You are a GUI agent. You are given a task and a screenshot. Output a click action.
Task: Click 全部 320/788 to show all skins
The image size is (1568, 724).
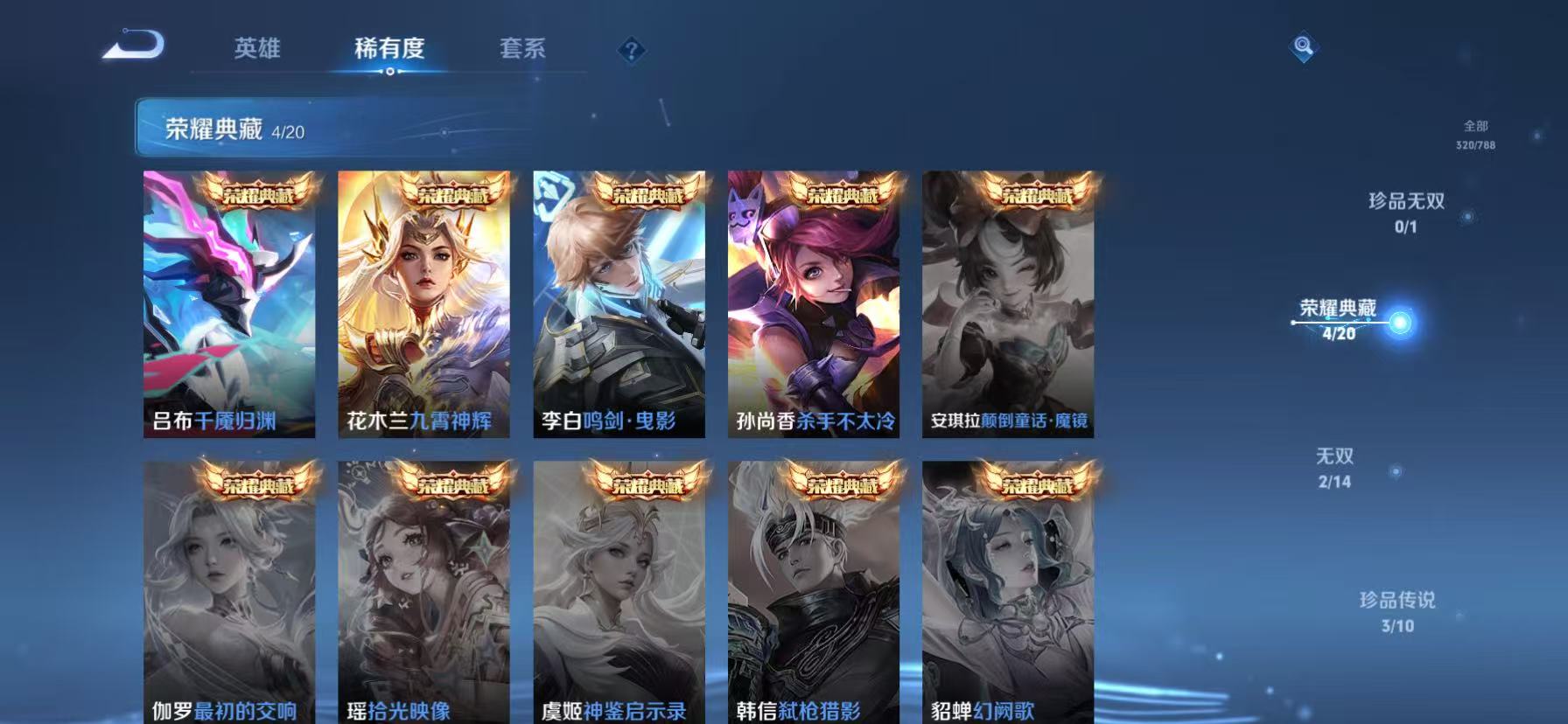1476,134
